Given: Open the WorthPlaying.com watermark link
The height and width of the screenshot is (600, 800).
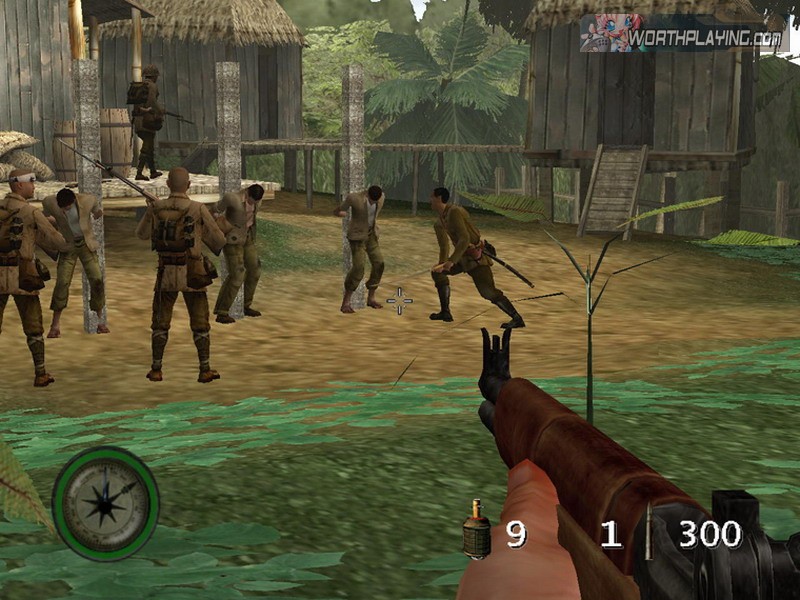Looking at the screenshot, I should point(682,35).
